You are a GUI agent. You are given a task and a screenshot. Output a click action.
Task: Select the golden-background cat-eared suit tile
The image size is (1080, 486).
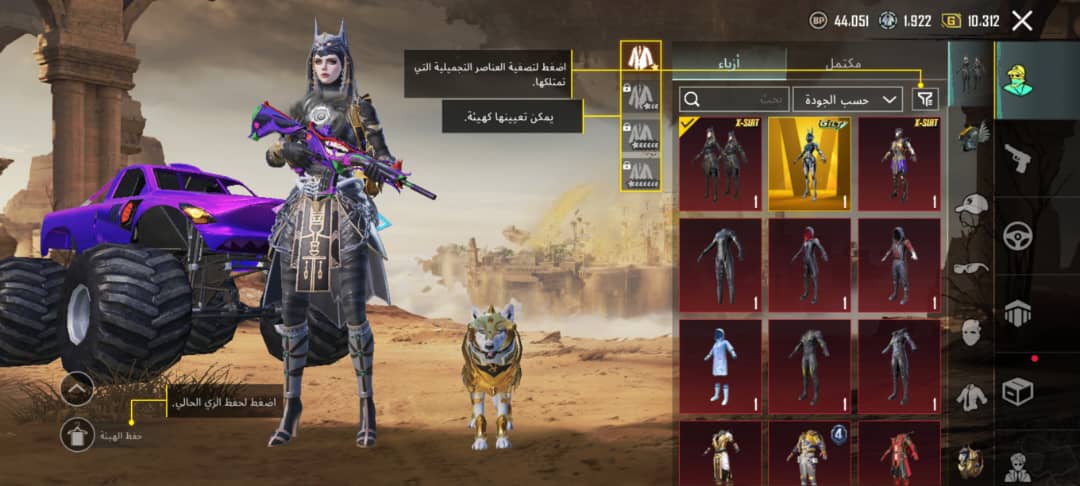(x=809, y=163)
